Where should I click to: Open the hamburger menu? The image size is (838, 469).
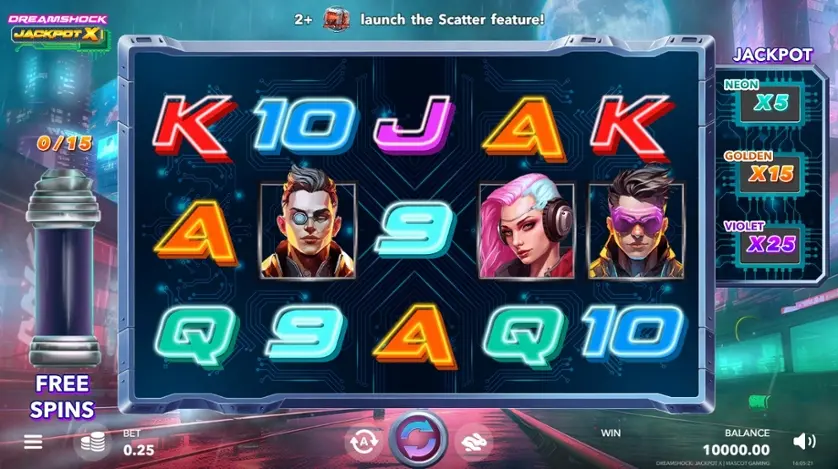pyautogui.click(x=33, y=441)
